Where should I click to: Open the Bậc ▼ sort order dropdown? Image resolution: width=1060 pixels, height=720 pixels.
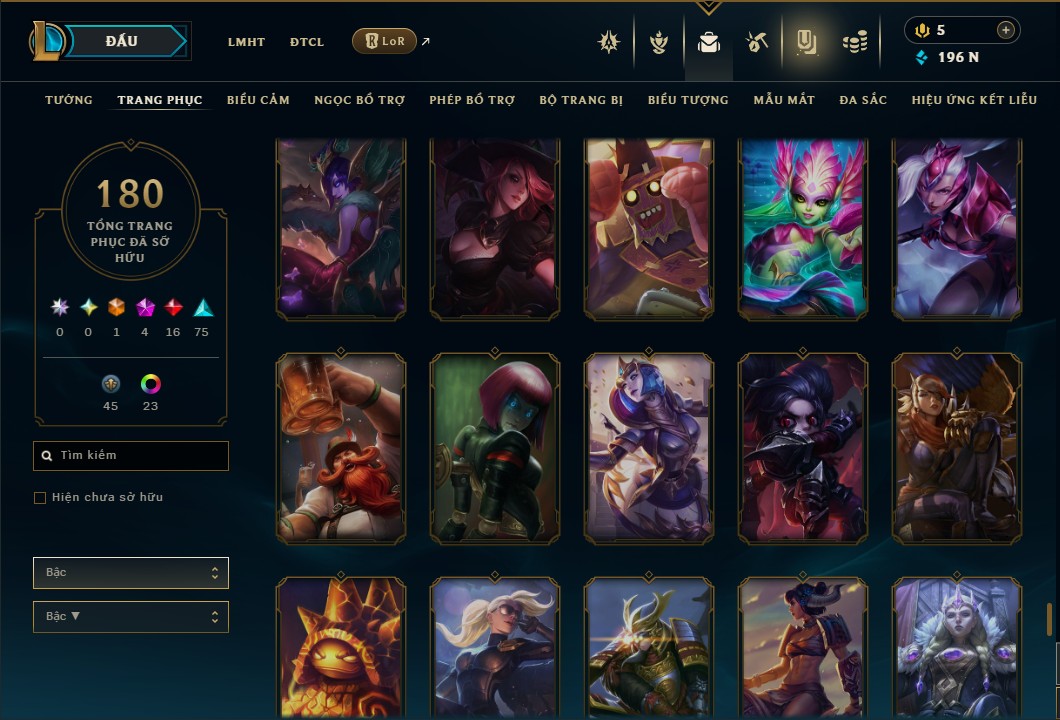click(x=131, y=617)
